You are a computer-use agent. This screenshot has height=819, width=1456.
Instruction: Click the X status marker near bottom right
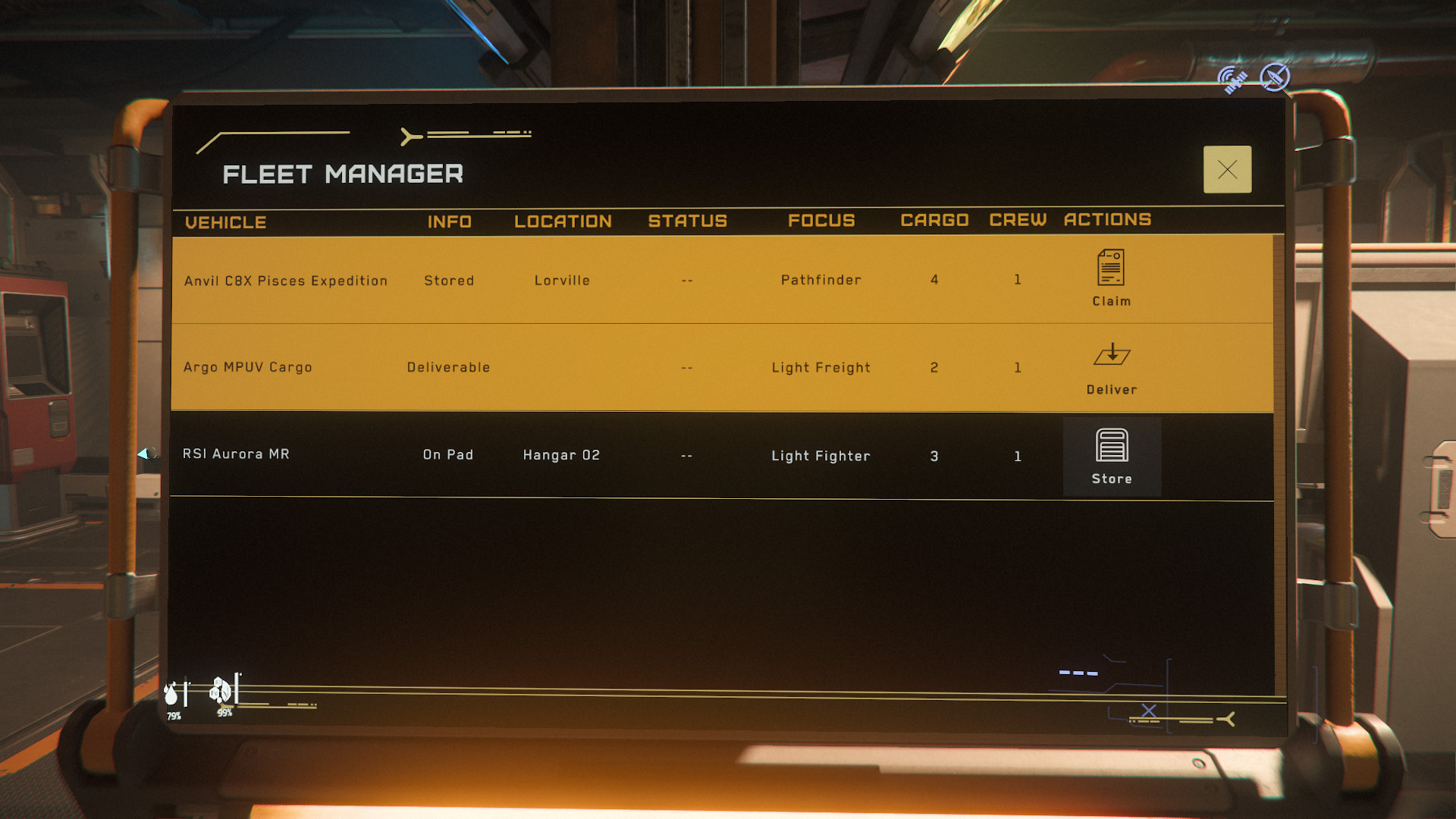[1147, 713]
